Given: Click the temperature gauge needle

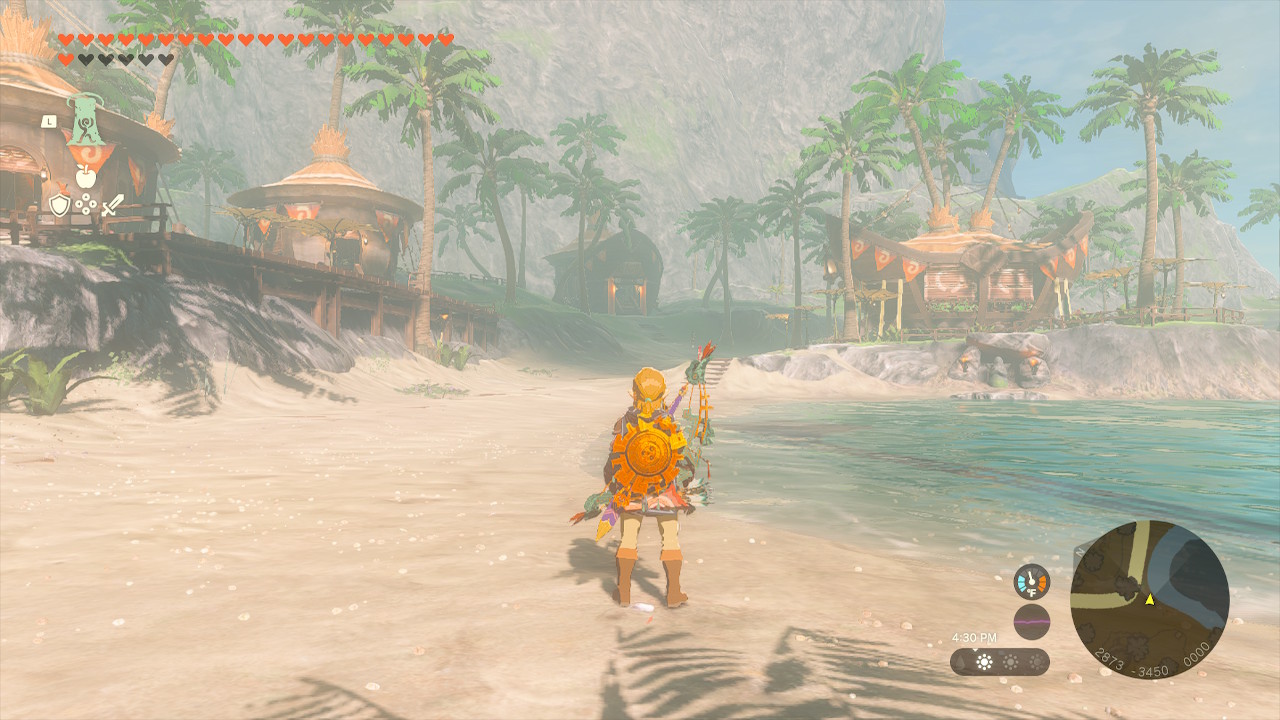Looking at the screenshot, I should (x=1030, y=576).
